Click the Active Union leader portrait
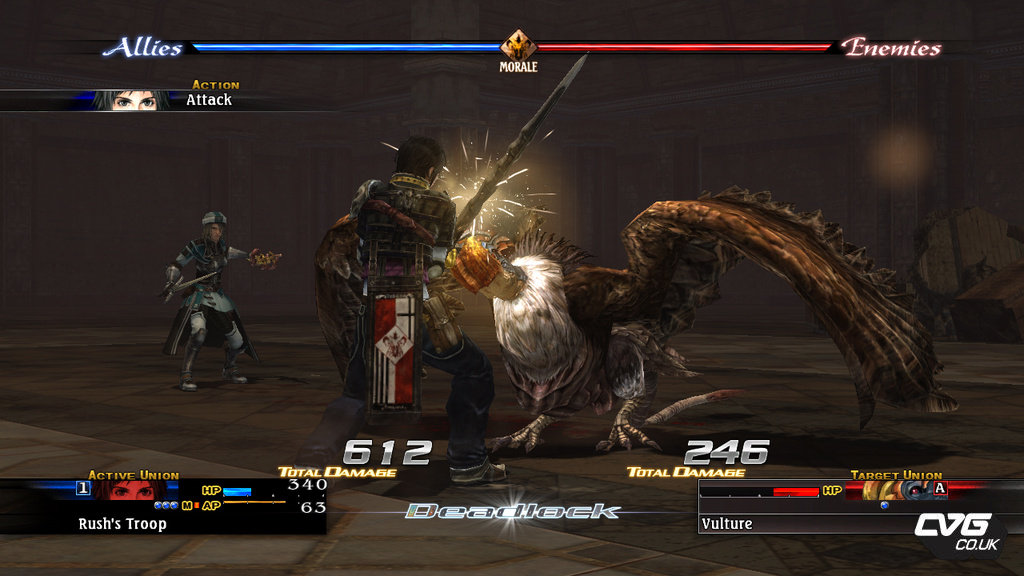Viewport: 1024px width, 576px height. (128, 490)
